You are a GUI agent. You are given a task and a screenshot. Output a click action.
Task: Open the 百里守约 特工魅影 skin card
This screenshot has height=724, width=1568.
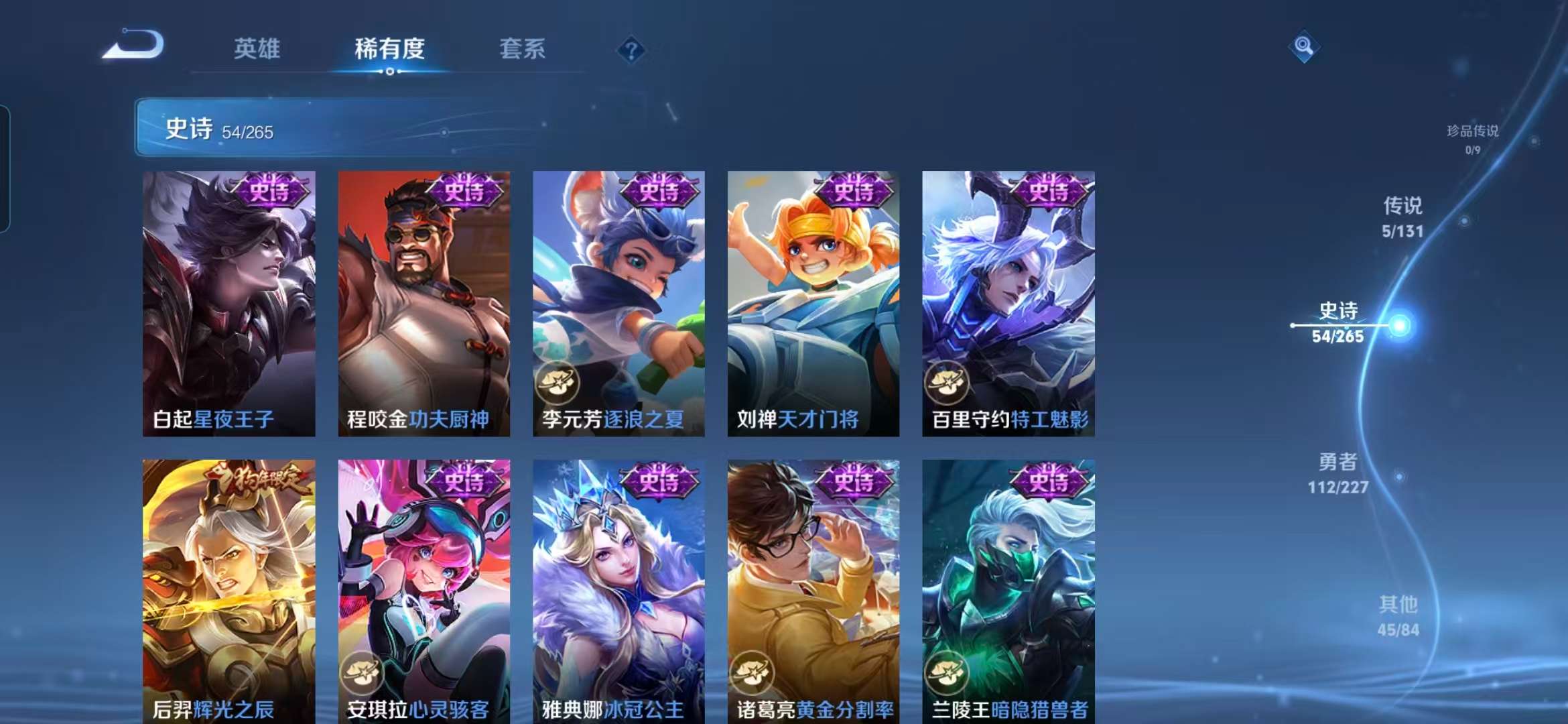point(1008,303)
